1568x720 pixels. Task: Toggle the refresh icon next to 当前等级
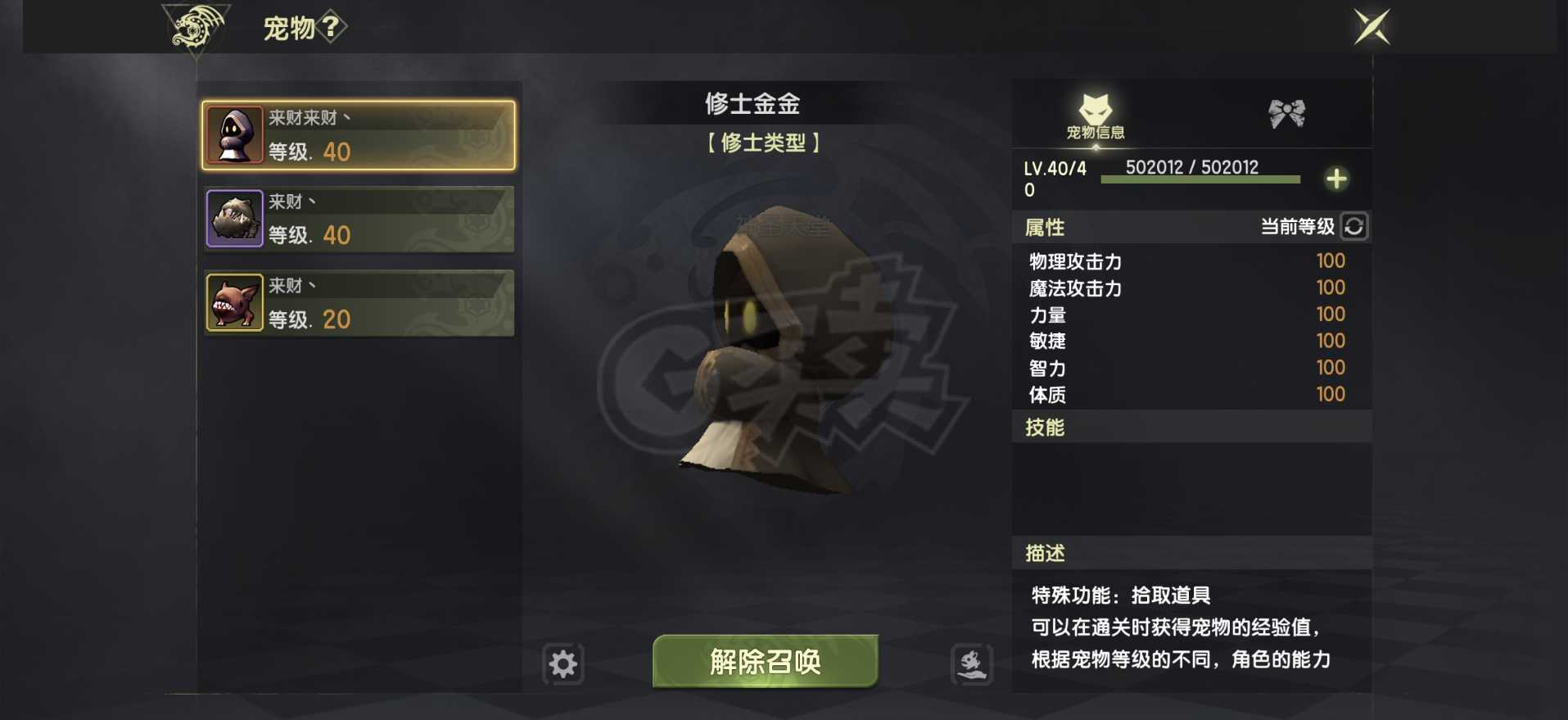1355,227
